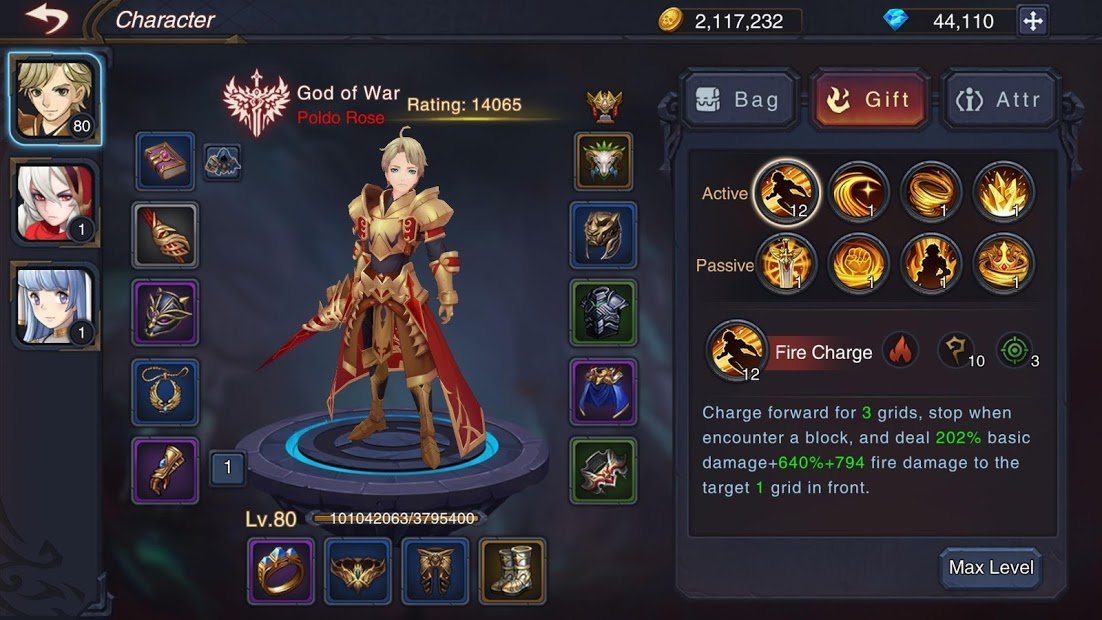1102x620 pixels.
Task: Open the dark chest armor slot
Action: 603,313
